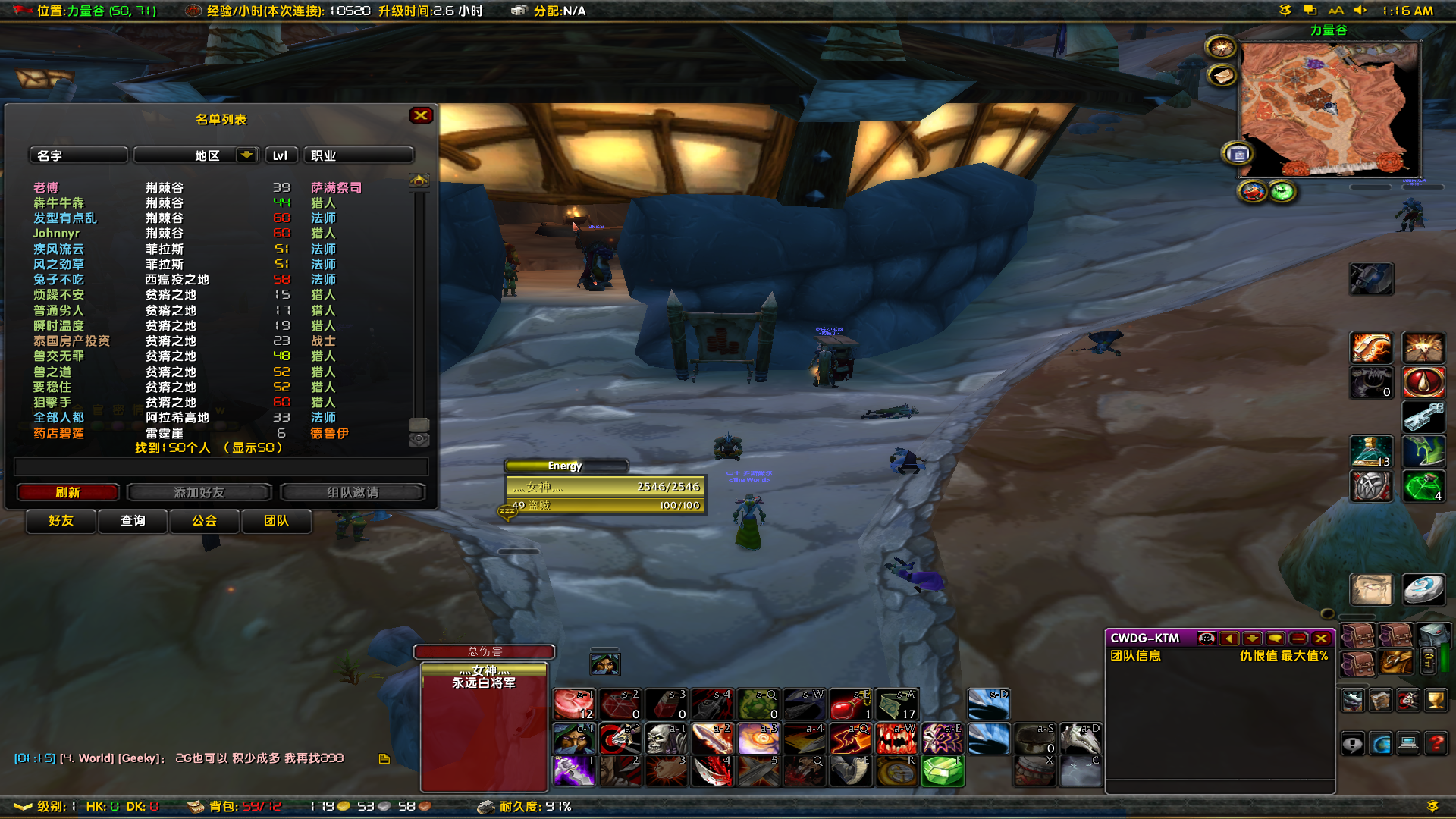Sort the list by 名字 column

click(77, 155)
